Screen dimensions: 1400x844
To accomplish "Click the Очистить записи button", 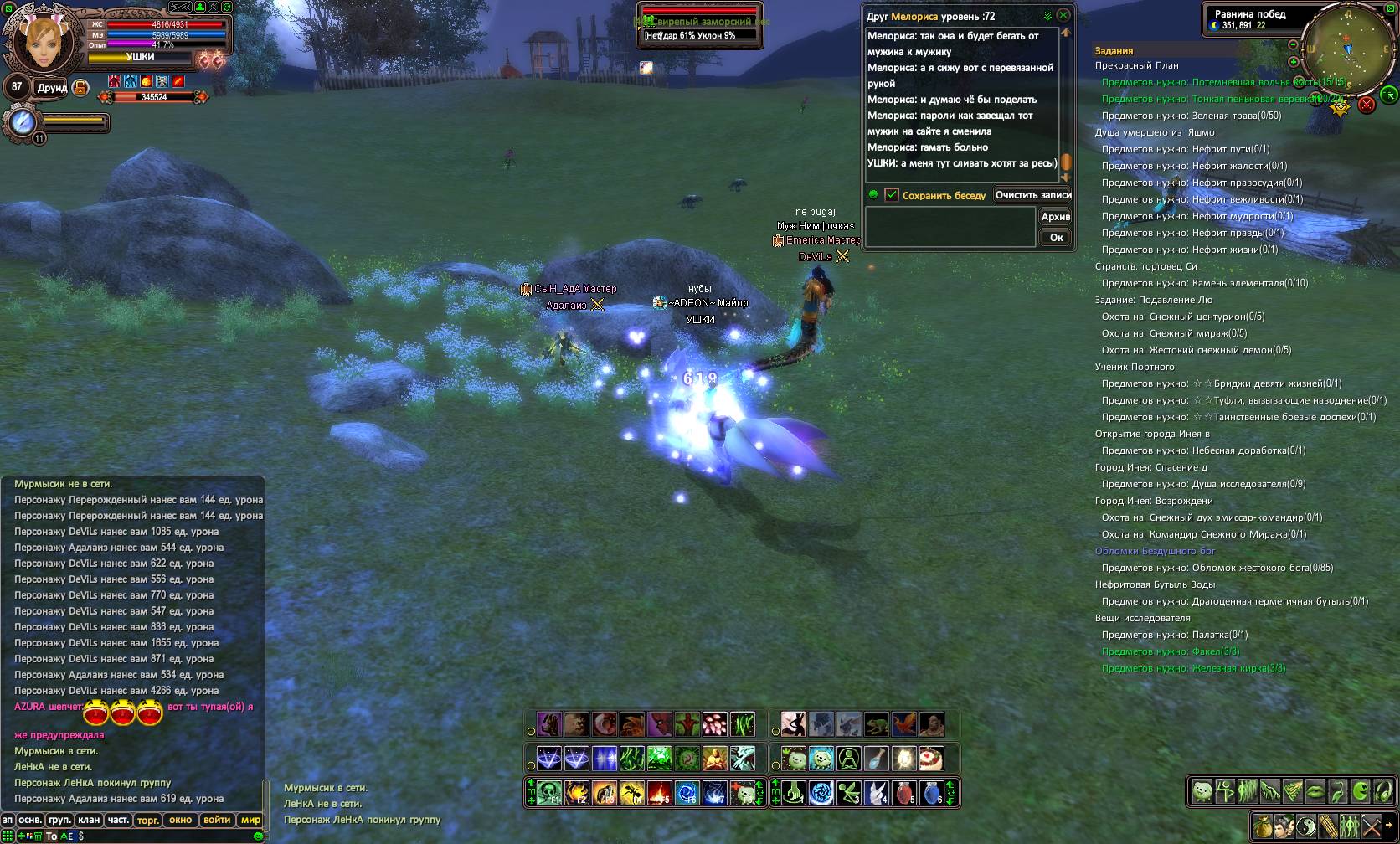I will [1033, 195].
